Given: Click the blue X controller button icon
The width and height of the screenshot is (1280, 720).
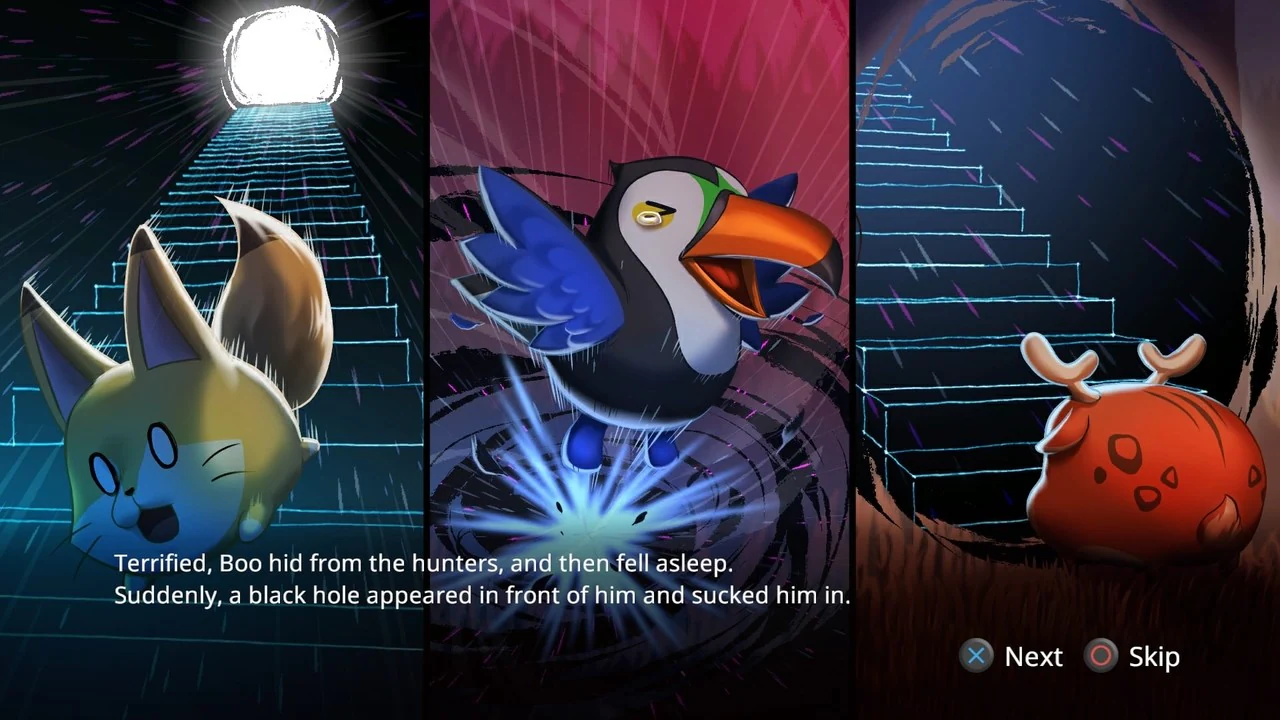Looking at the screenshot, I should 976,656.
